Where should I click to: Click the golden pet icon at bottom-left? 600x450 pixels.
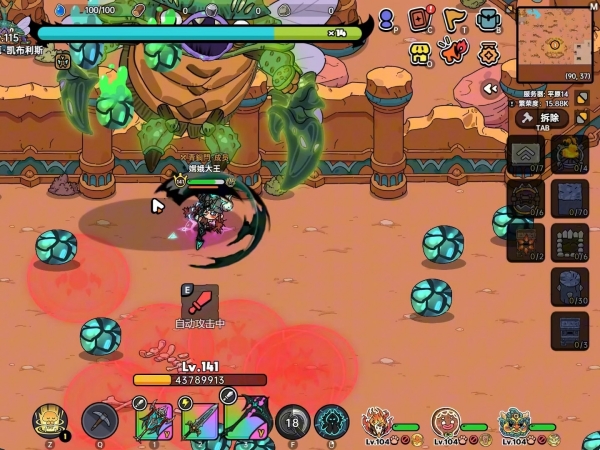47,421
